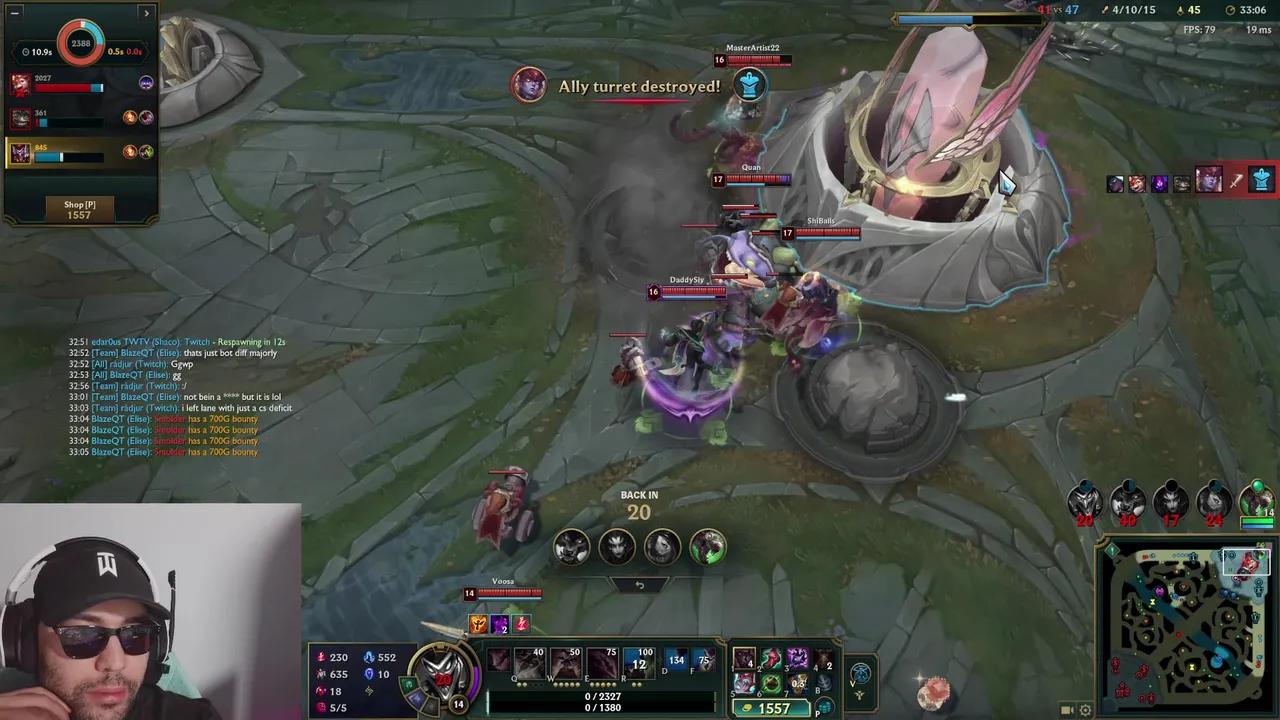The width and height of the screenshot is (1280, 720).
Task: Cast the W ability icon
Action: (x=567, y=662)
